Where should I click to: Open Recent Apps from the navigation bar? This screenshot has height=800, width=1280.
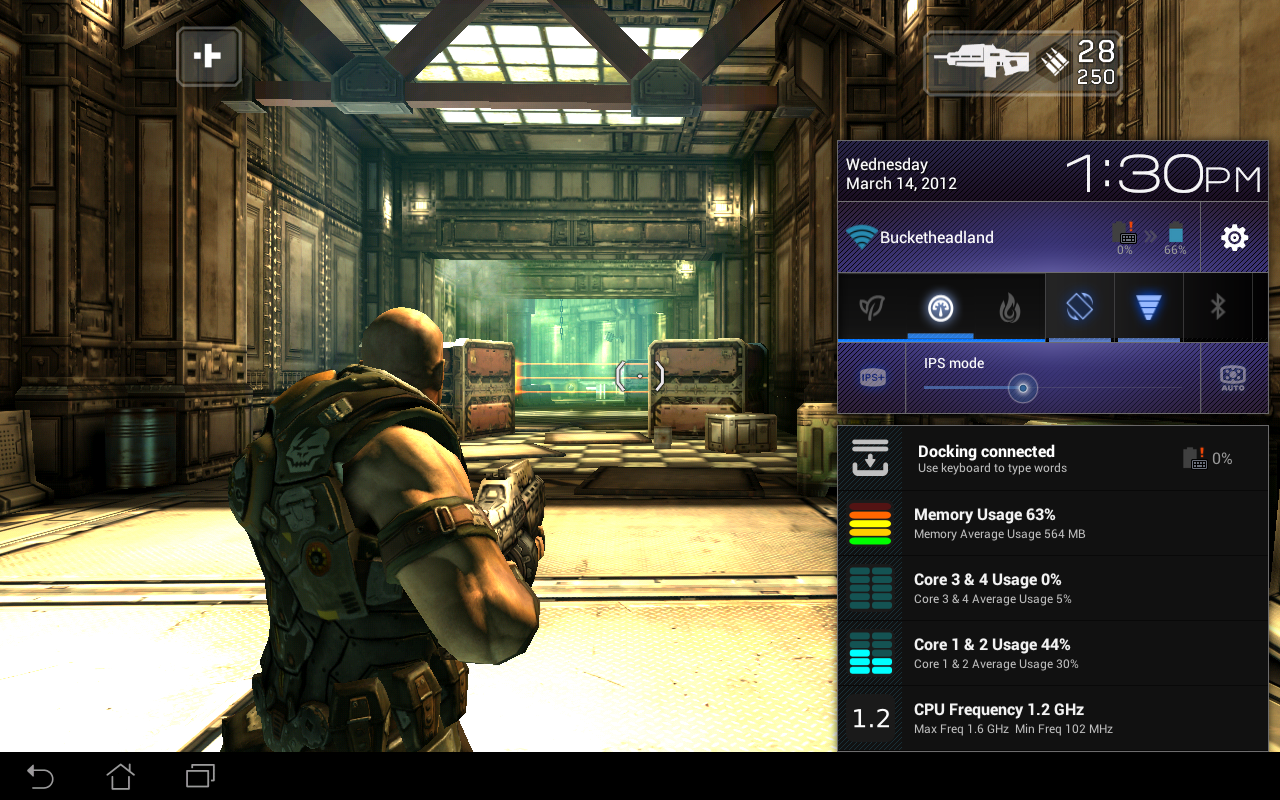coord(199,775)
